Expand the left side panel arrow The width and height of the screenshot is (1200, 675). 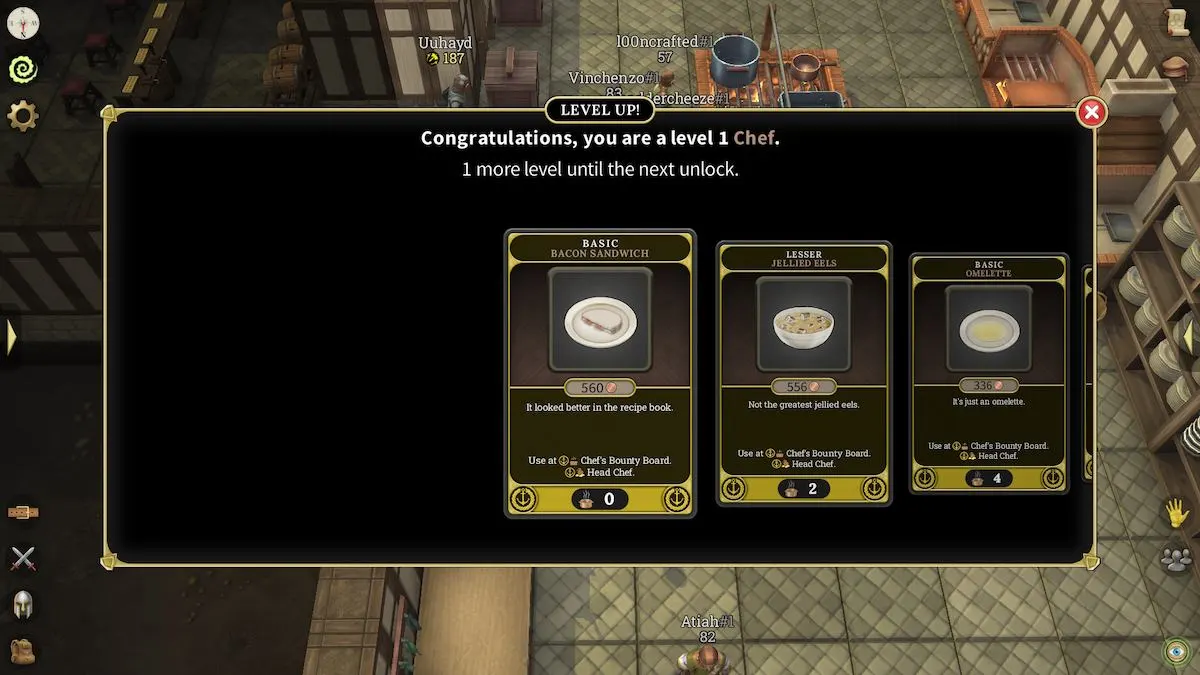click(x=11, y=337)
